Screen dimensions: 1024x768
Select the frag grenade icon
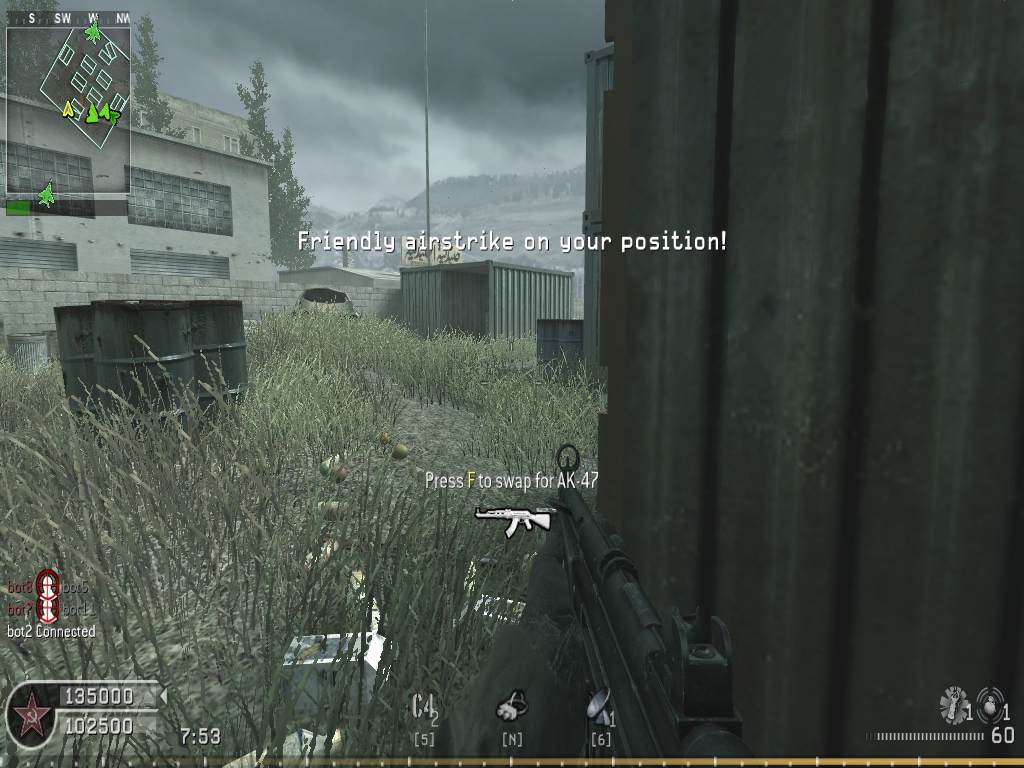[x=991, y=705]
